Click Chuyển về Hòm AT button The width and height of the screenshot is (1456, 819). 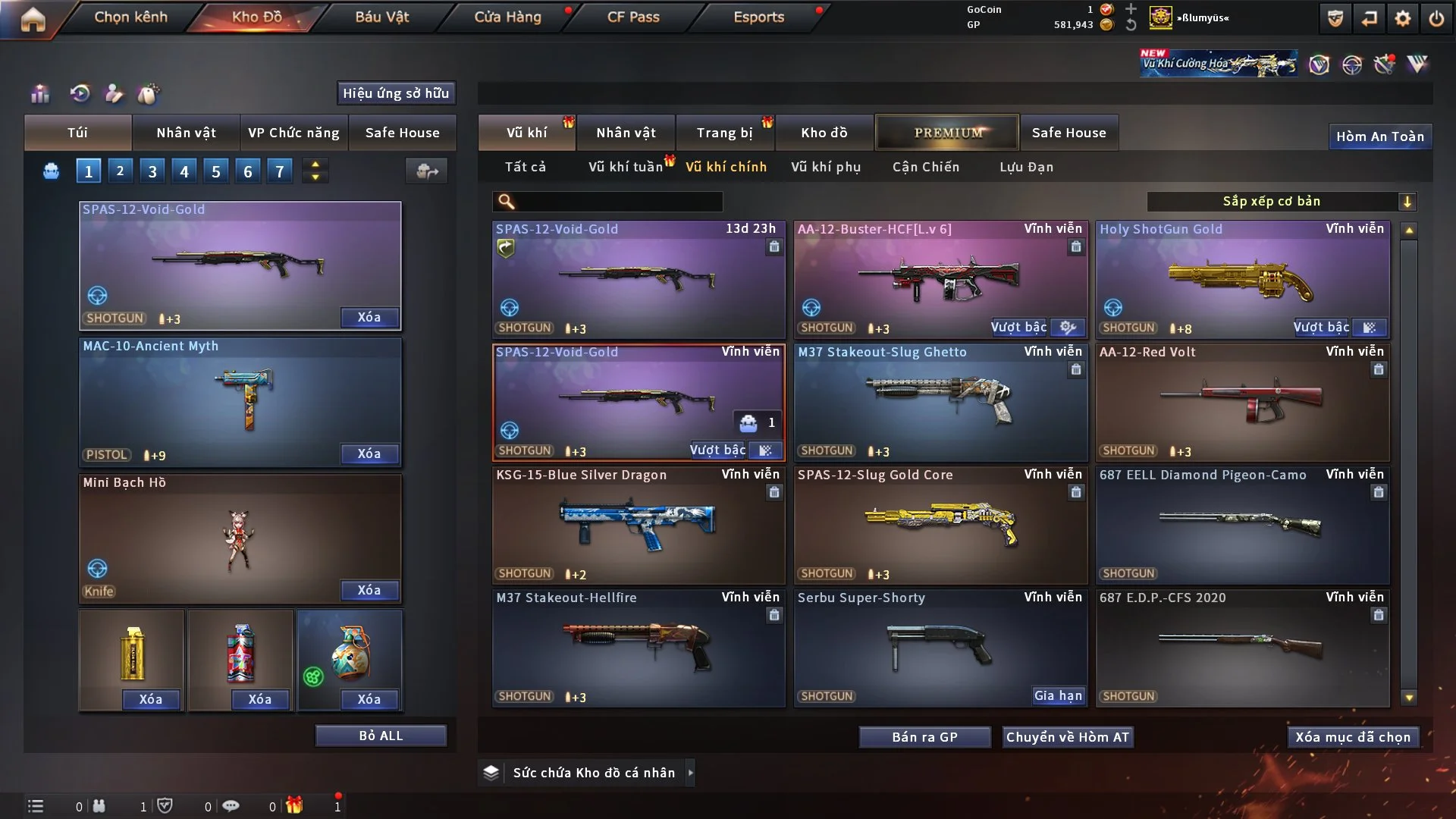tap(1068, 737)
